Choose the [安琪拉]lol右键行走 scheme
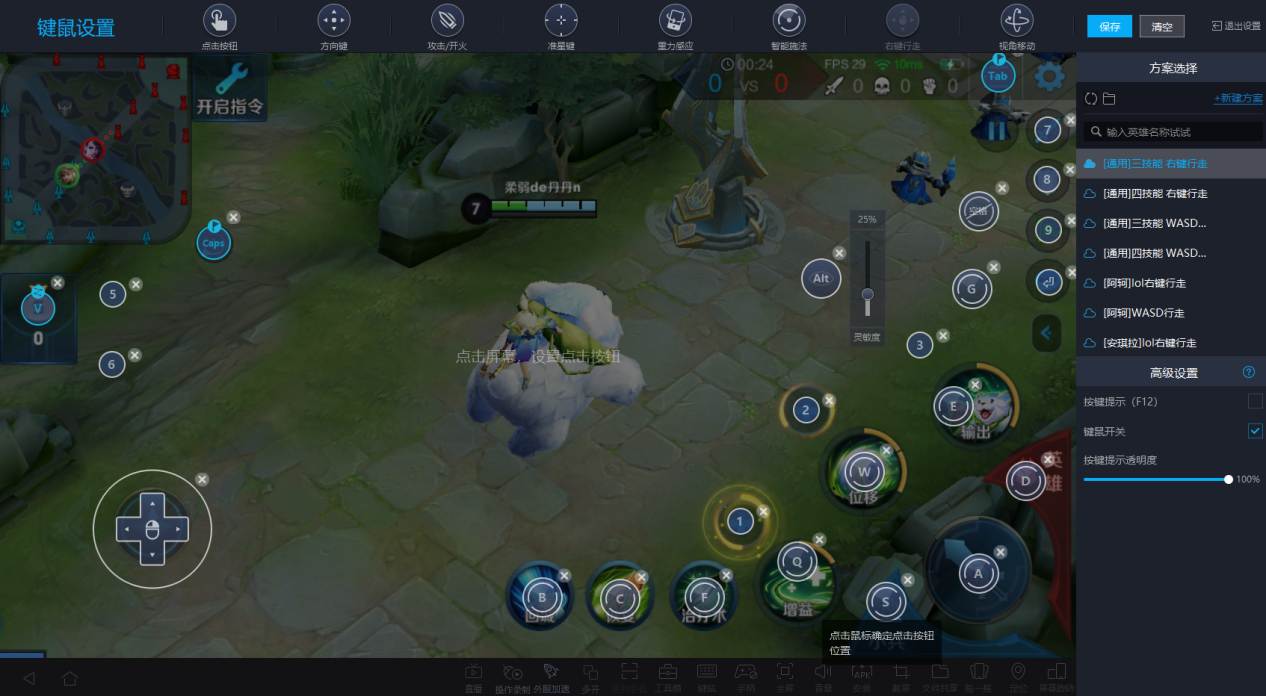Viewport: 1266px width, 696px height. click(x=1150, y=343)
